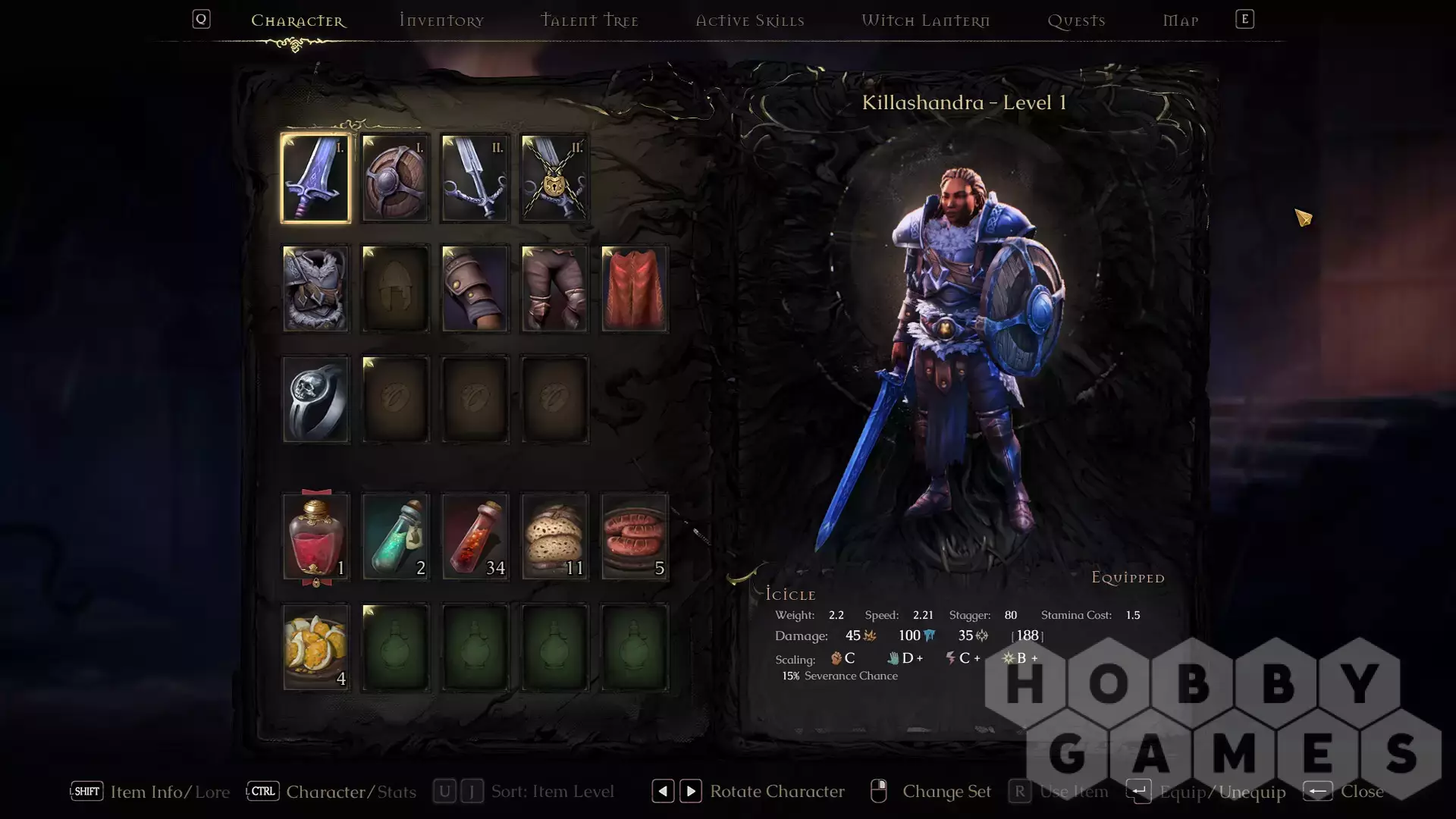Select the bread loaves food slot
This screenshot has height=819, width=1456.
point(554,537)
